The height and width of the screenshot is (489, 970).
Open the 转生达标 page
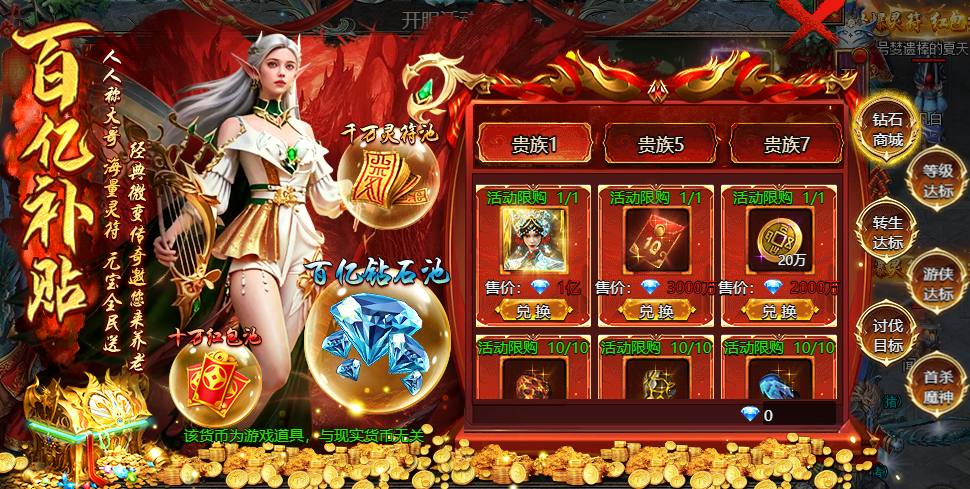point(887,232)
